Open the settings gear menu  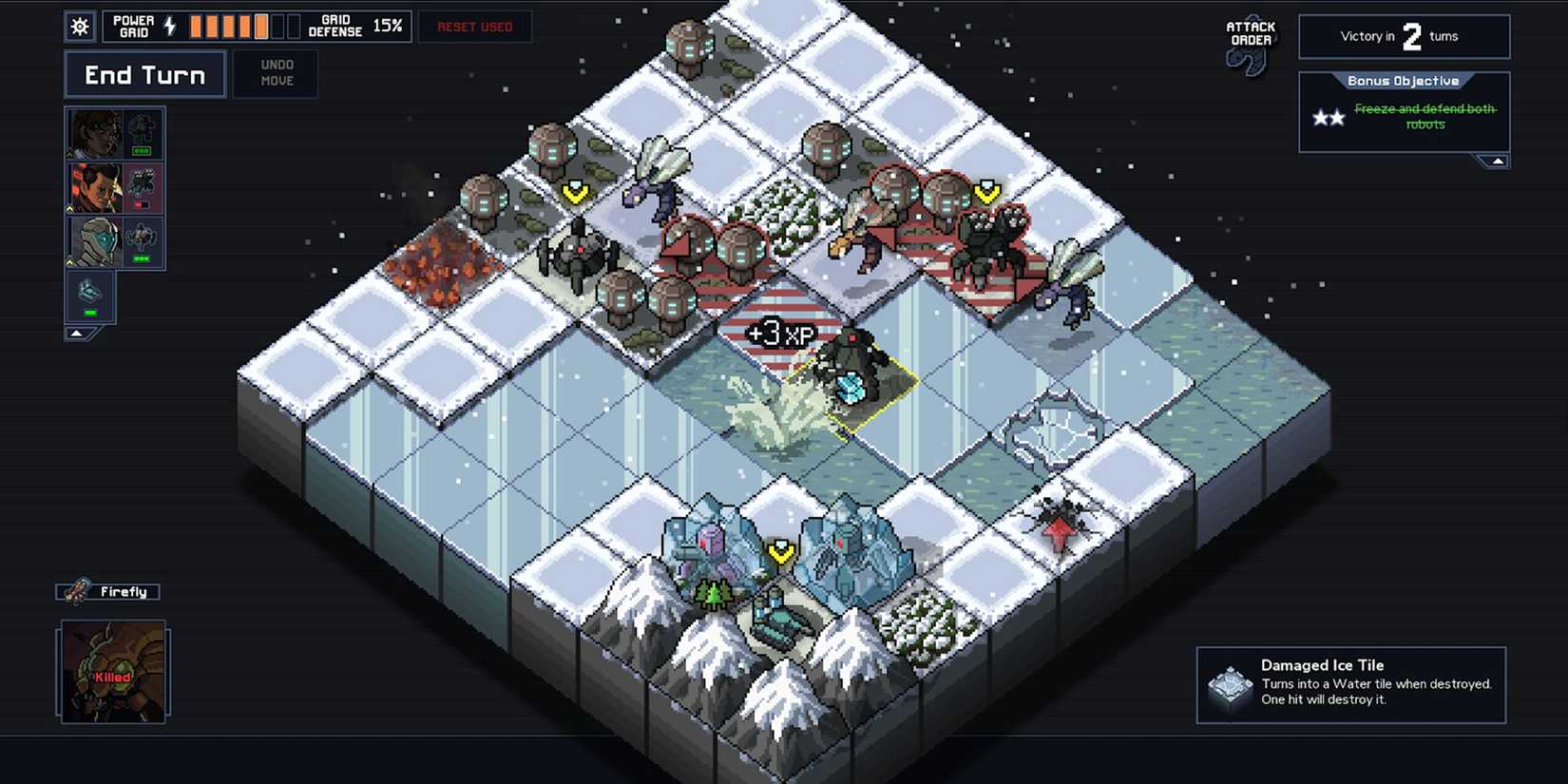pos(80,27)
